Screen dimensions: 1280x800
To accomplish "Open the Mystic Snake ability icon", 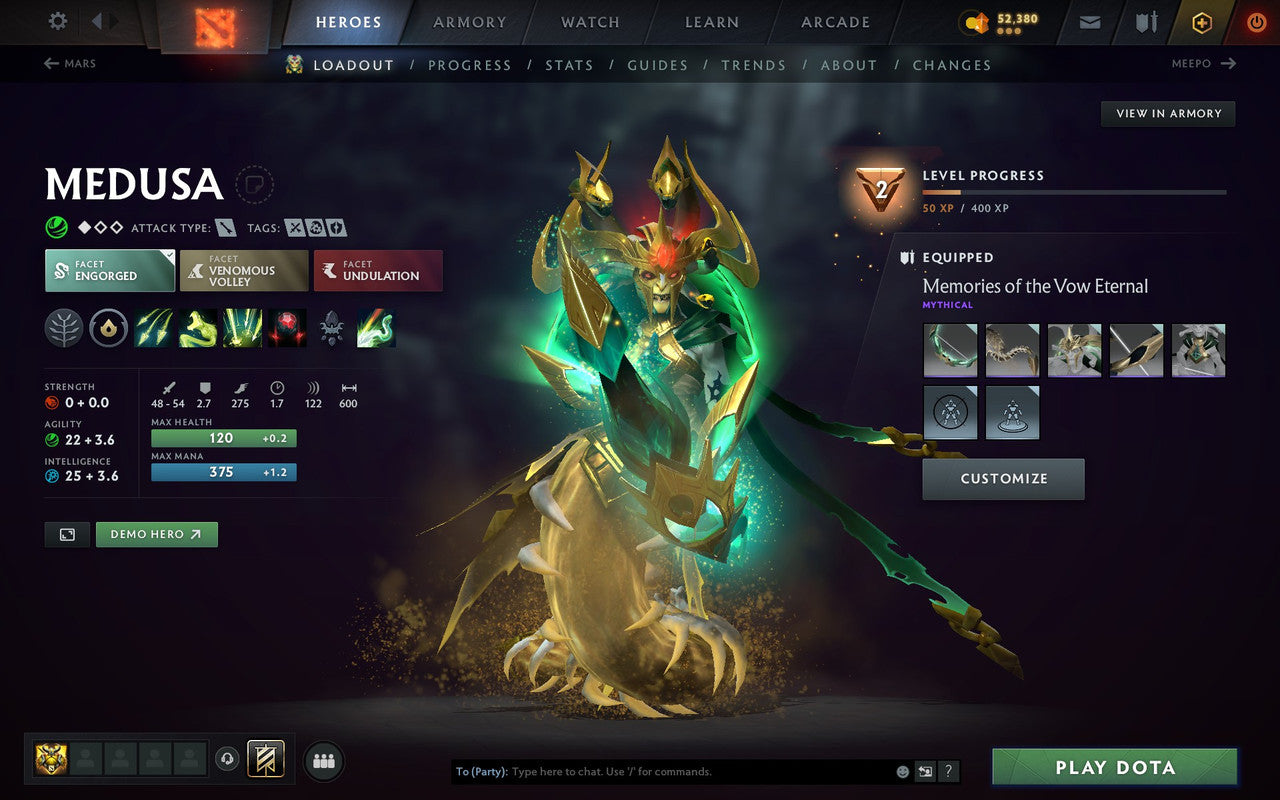I will coord(199,327).
